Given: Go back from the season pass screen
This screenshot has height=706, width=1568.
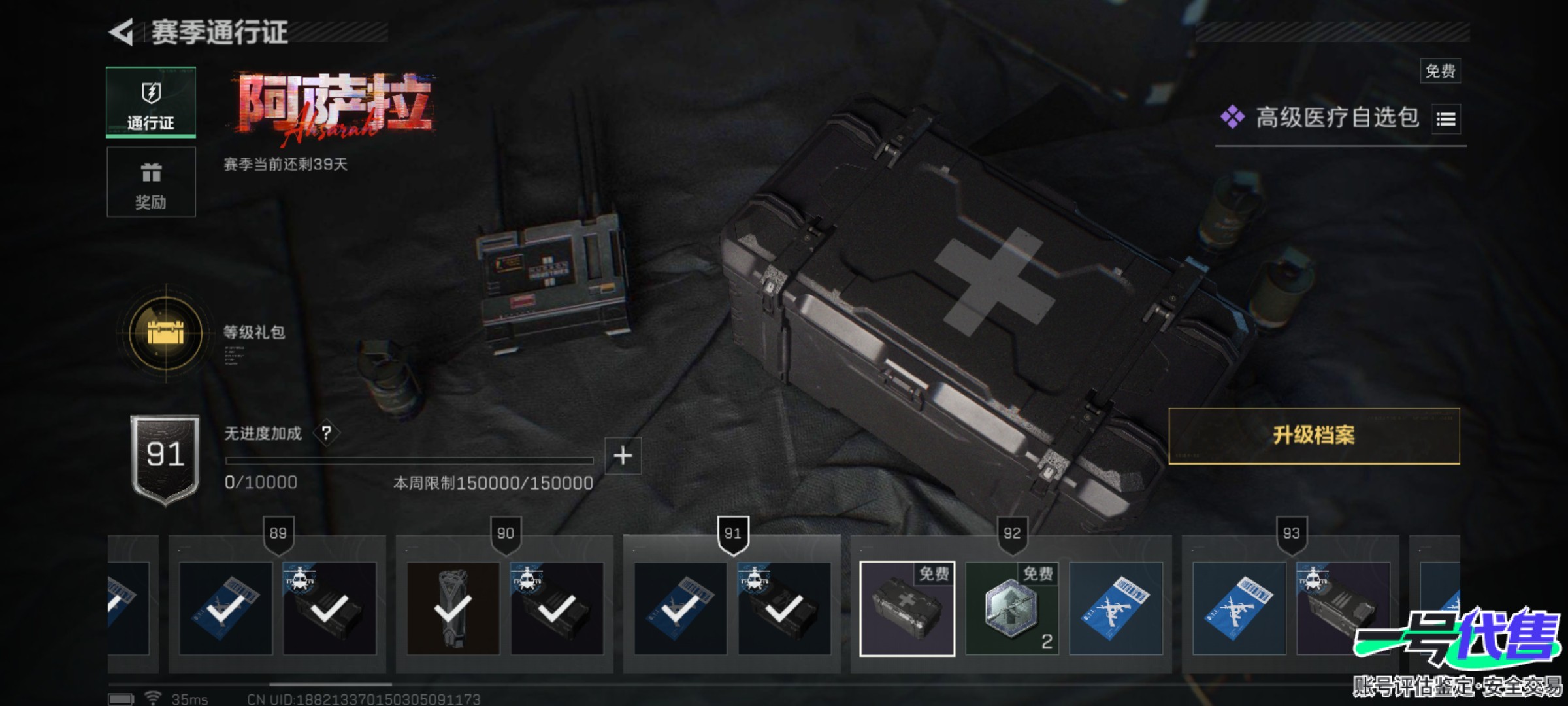Looking at the screenshot, I should coord(122,32).
